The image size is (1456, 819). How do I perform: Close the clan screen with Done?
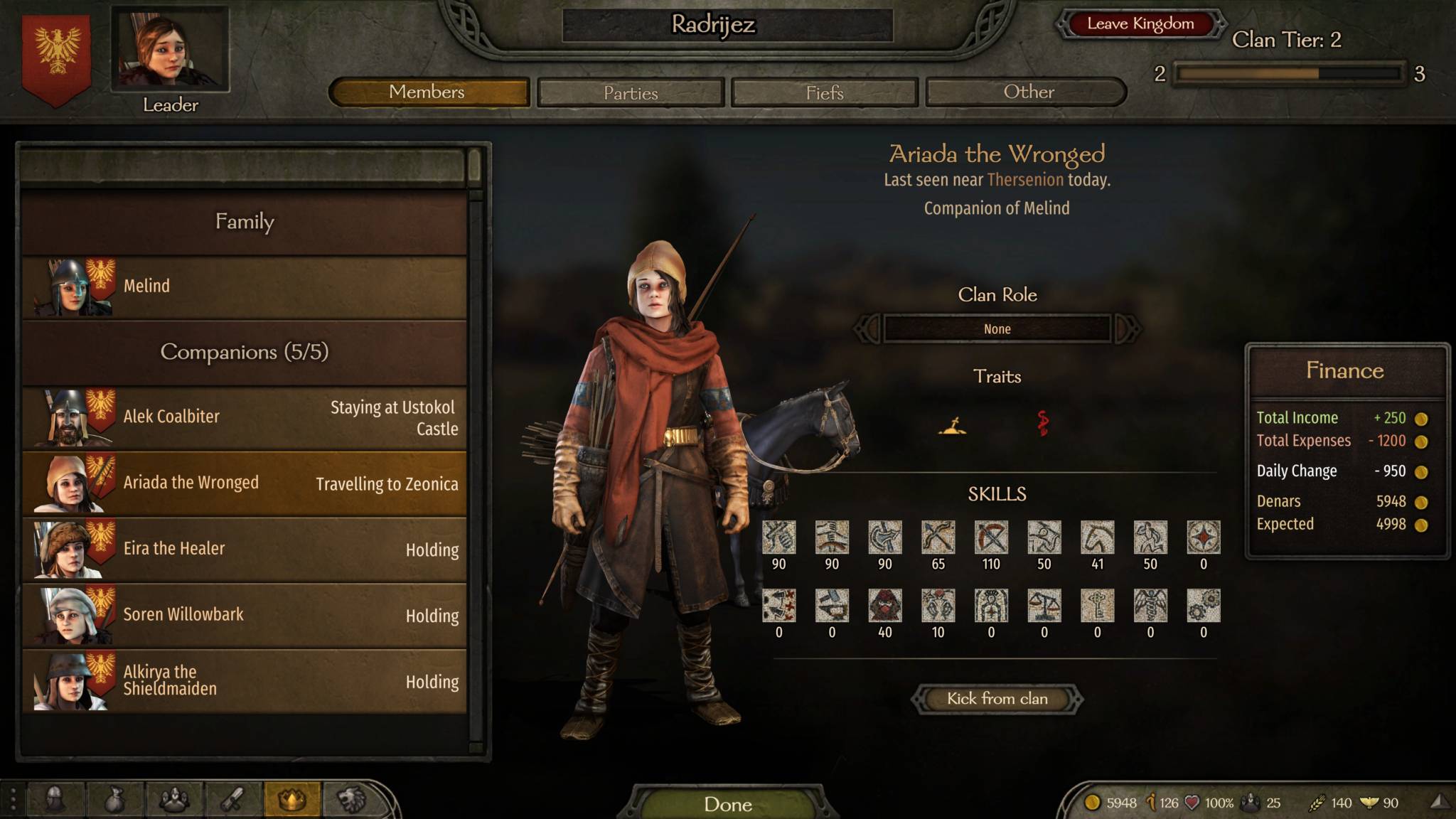(727, 804)
